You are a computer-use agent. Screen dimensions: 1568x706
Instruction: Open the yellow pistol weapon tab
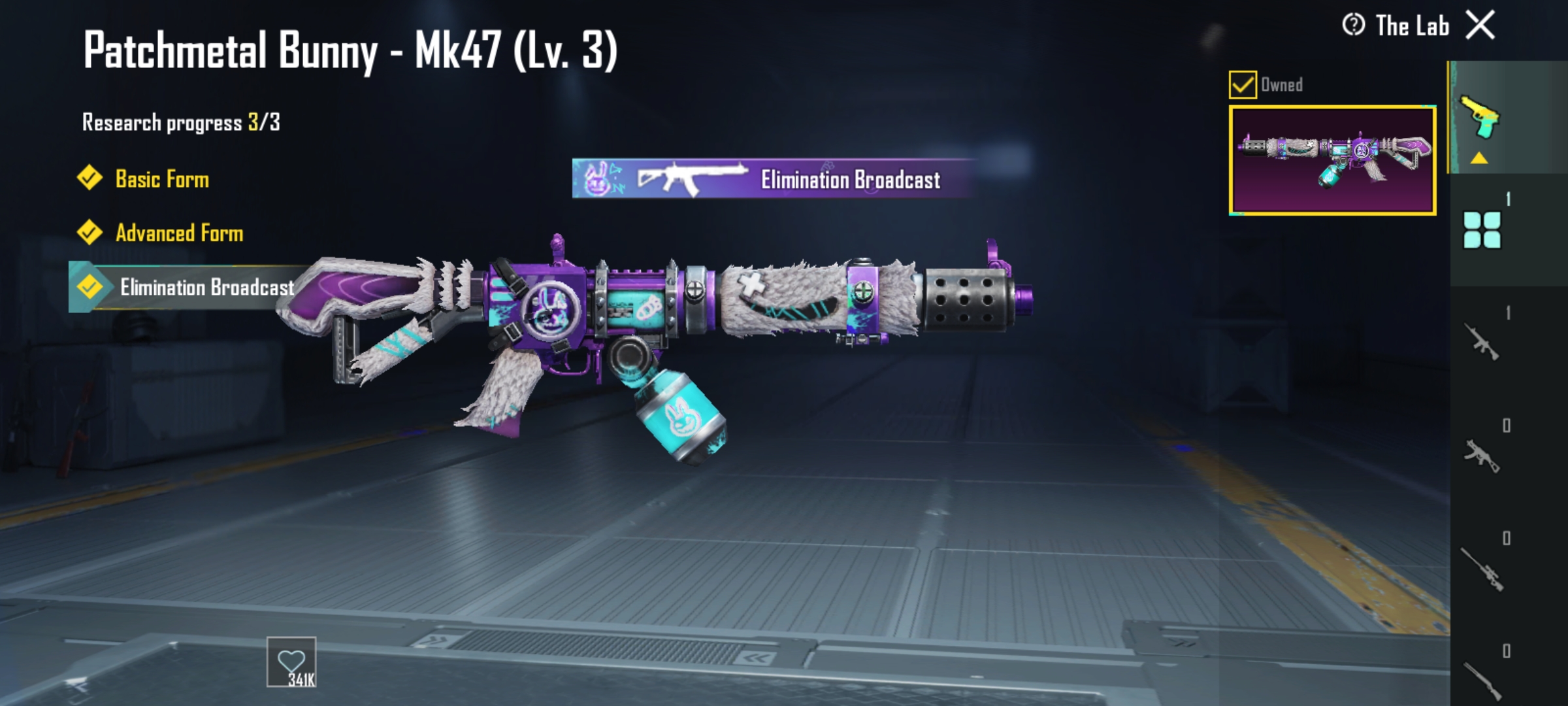[x=1480, y=119]
